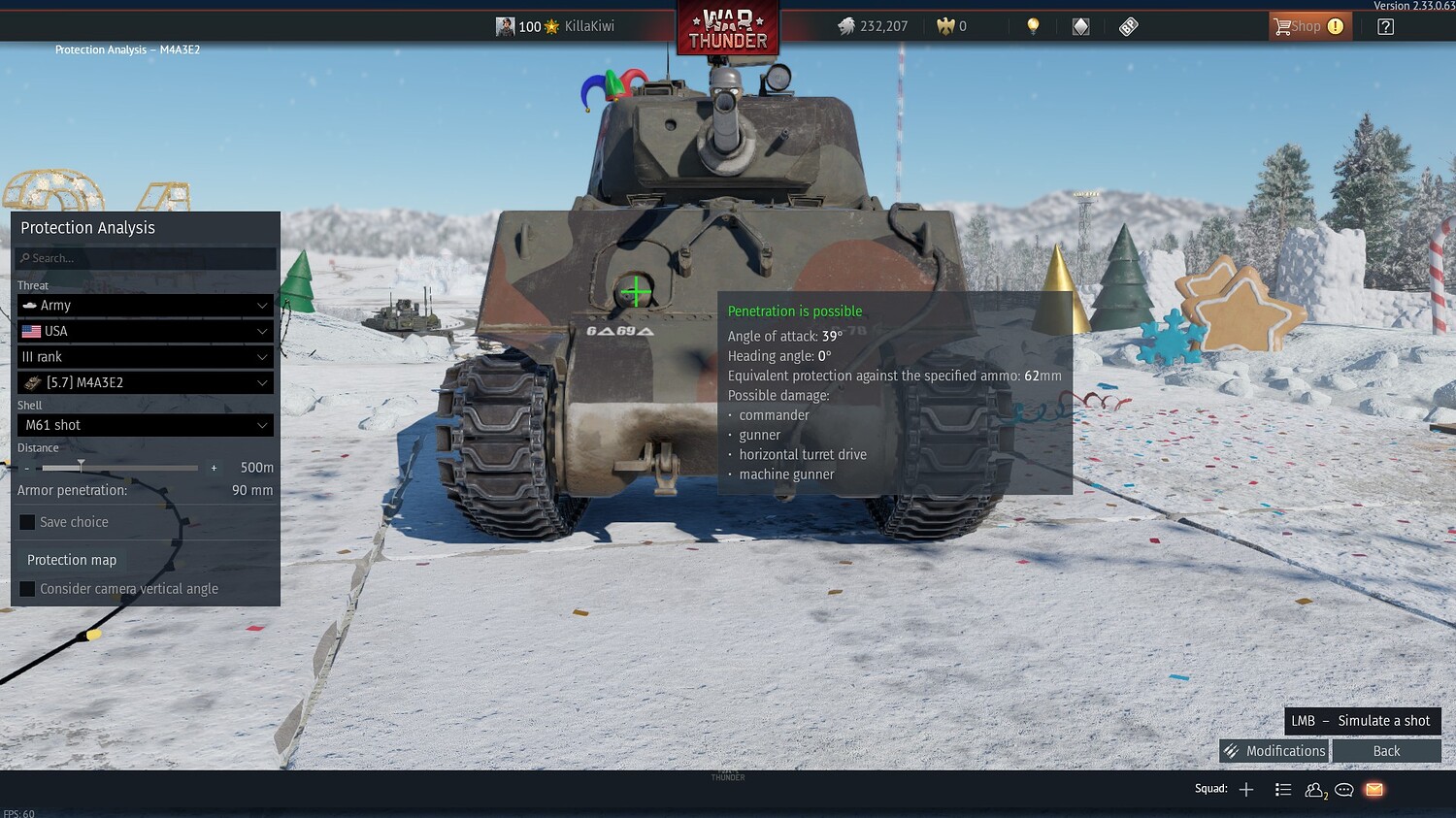Enable the Save choice checkbox
1456x818 pixels.
26,522
